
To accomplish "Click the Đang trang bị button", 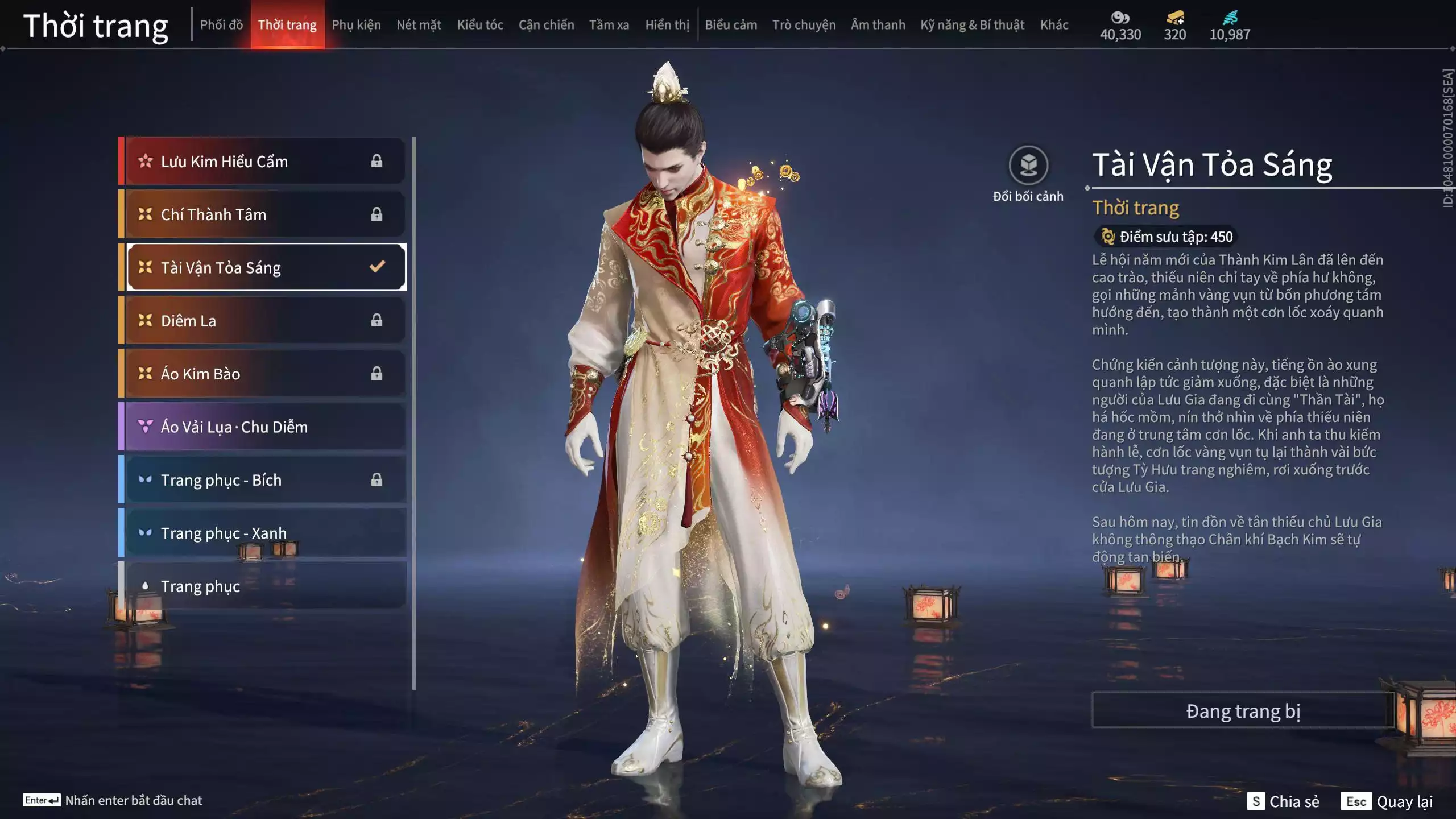I will [x=1243, y=711].
